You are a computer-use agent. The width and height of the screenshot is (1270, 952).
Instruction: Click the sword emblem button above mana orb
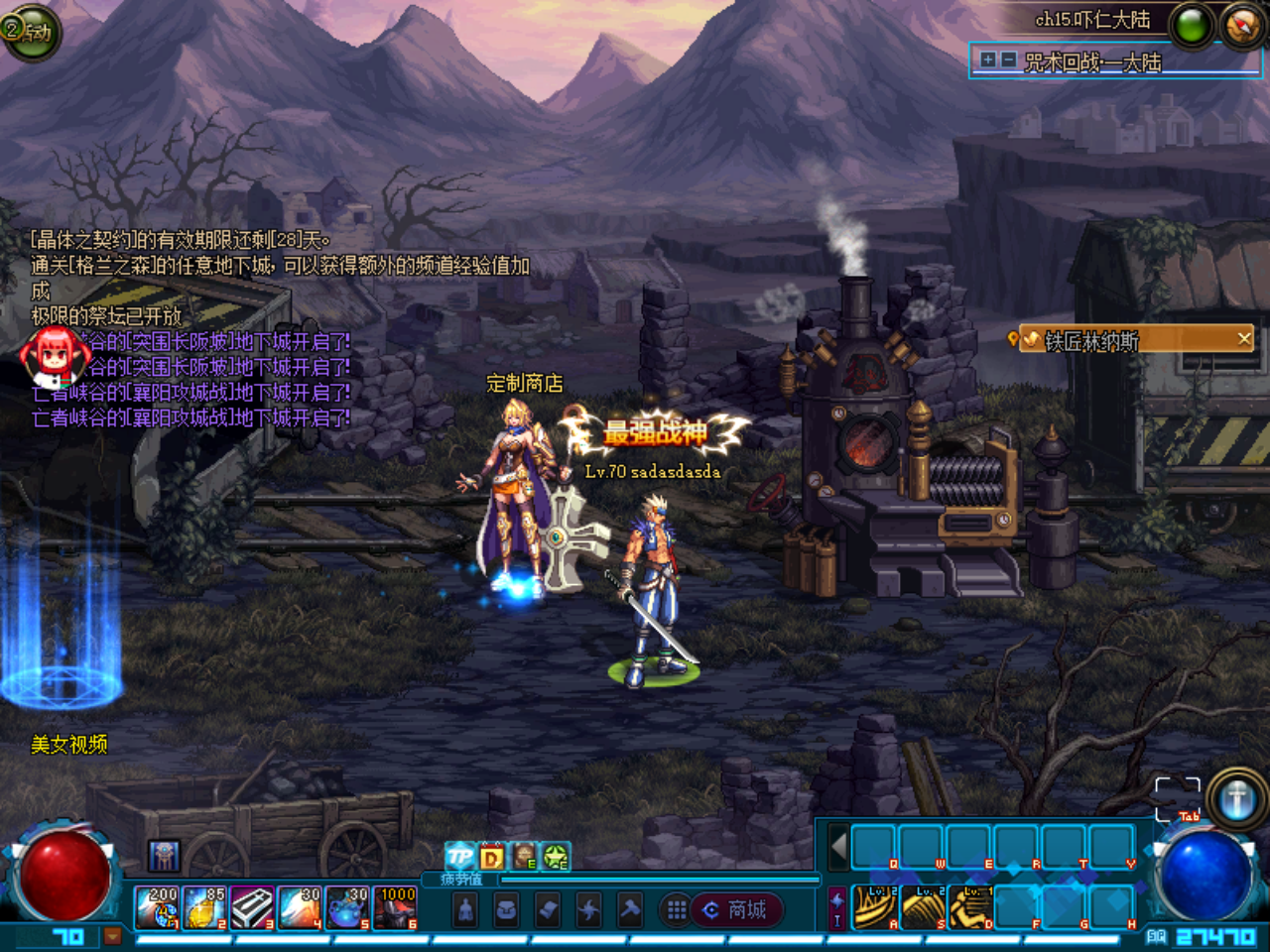click(1236, 798)
